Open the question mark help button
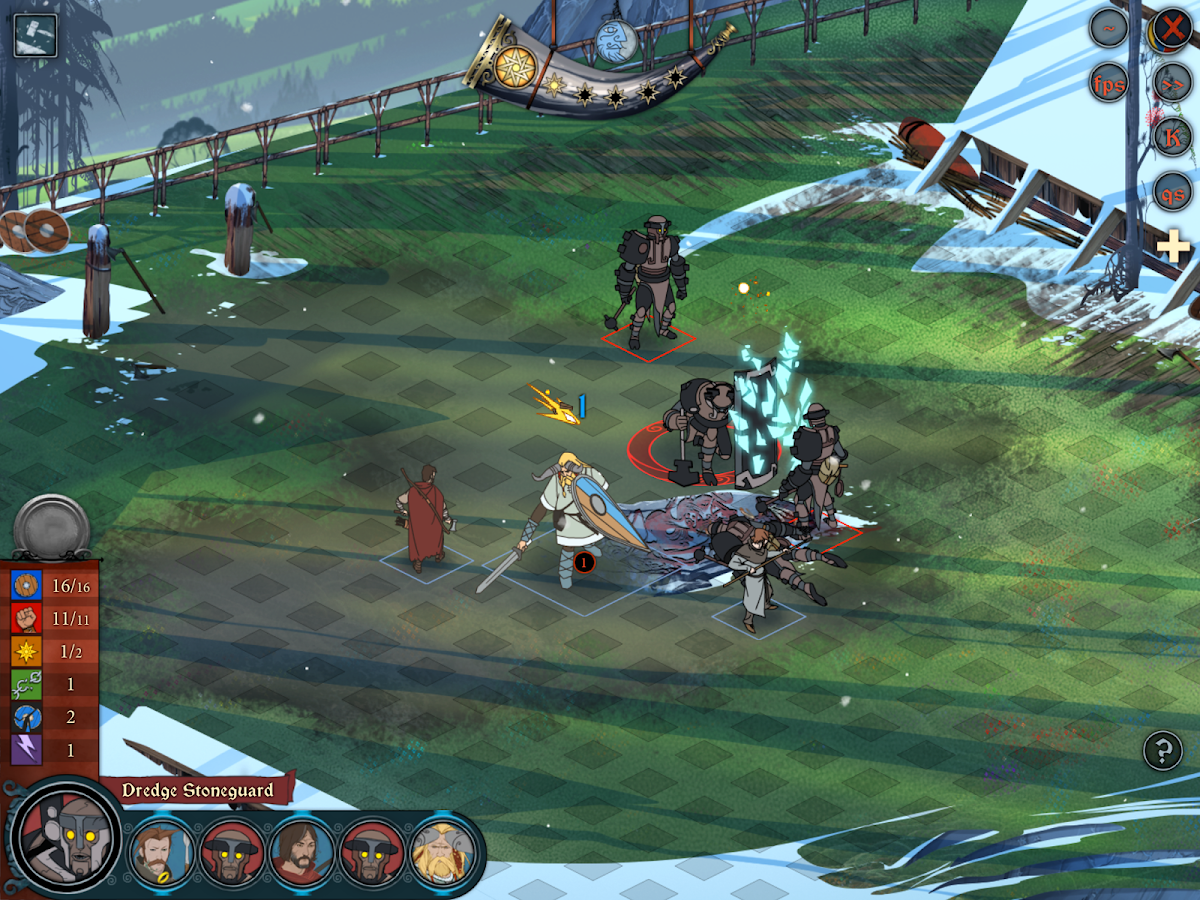The image size is (1200, 900). click(1162, 750)
